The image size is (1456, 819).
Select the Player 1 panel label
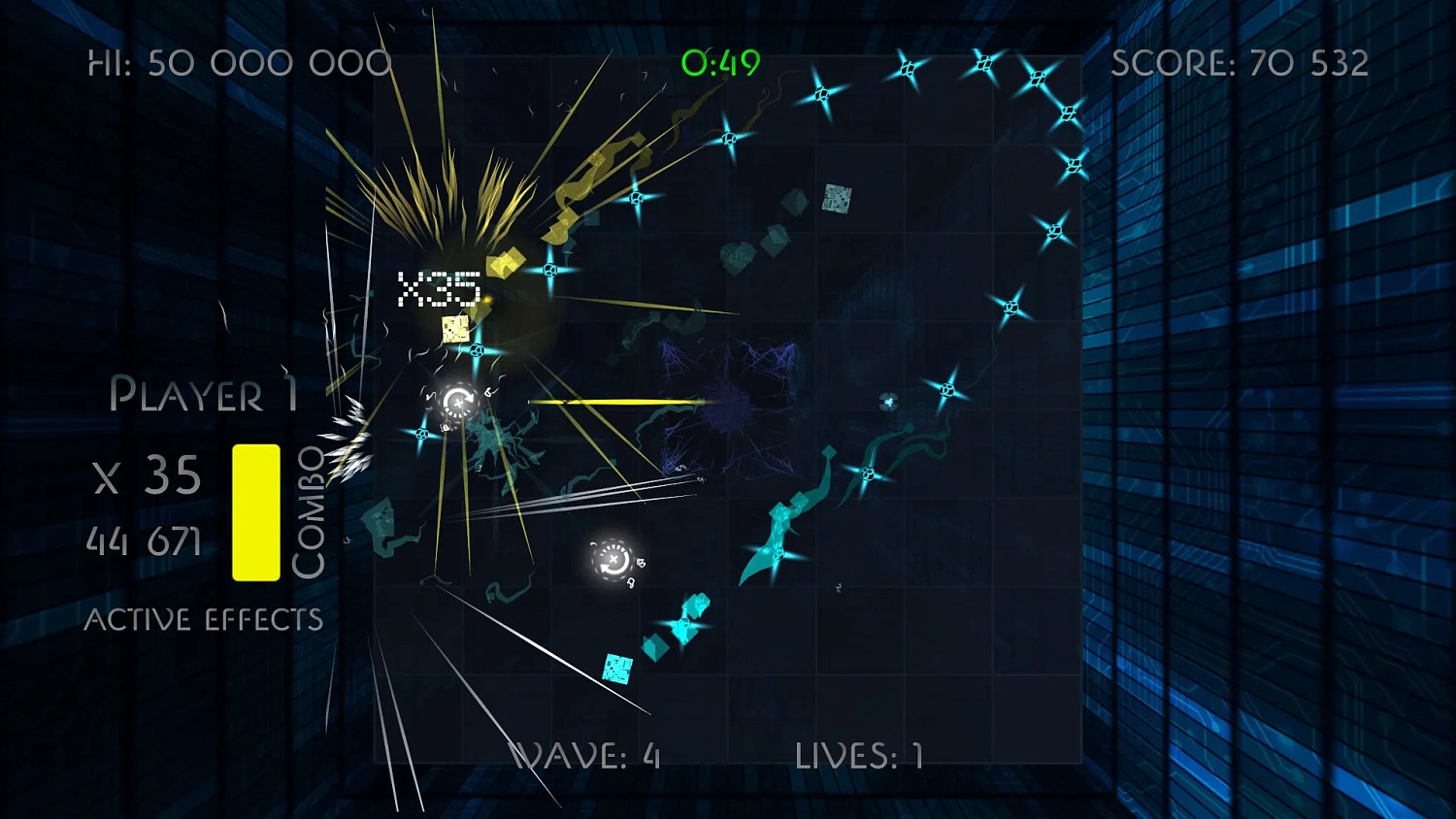(204, 395)
